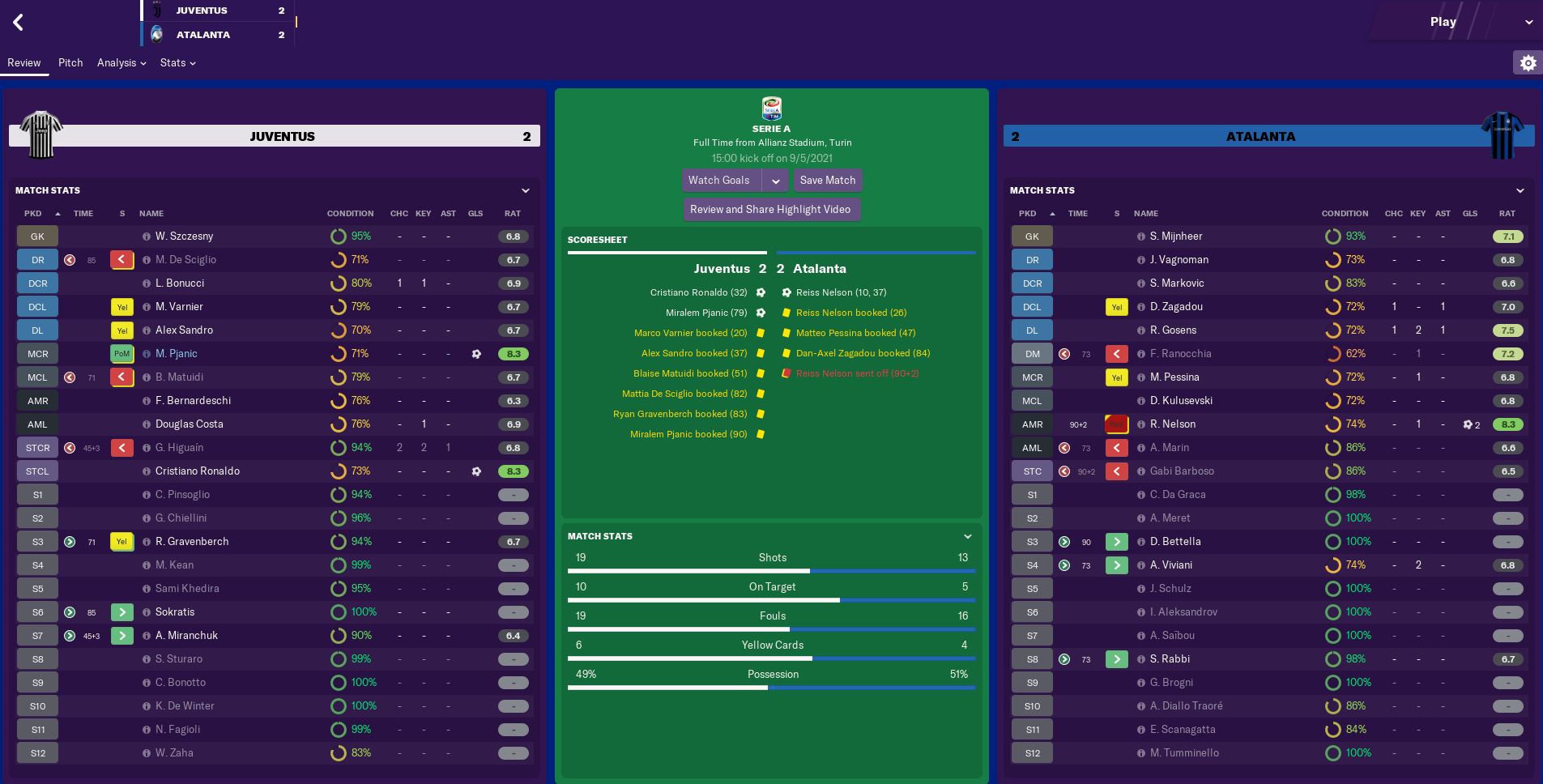The height and width of the screenshot is (784, 1543).
Task: Click the Save Match button
Action: [827, 180]
